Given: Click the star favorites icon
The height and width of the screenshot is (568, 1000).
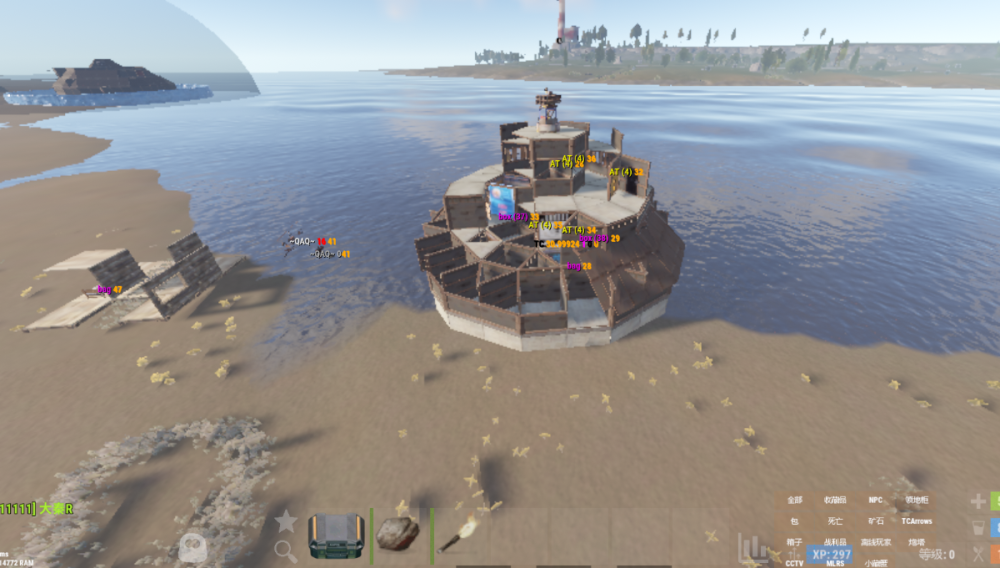Looking at the screenshot, I should [x=286, y=520].
